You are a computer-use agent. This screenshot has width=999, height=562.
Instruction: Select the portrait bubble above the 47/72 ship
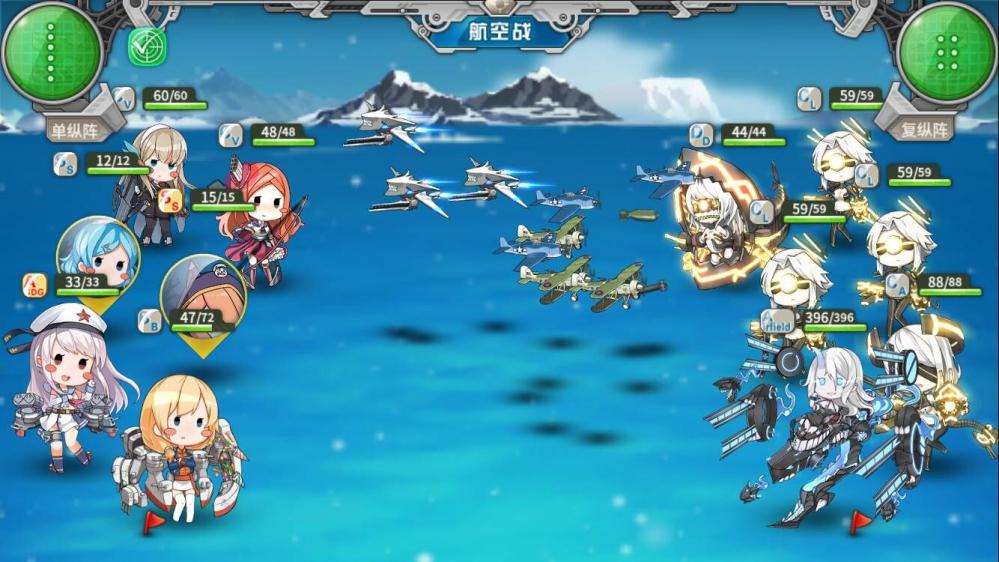pos(201,293)
